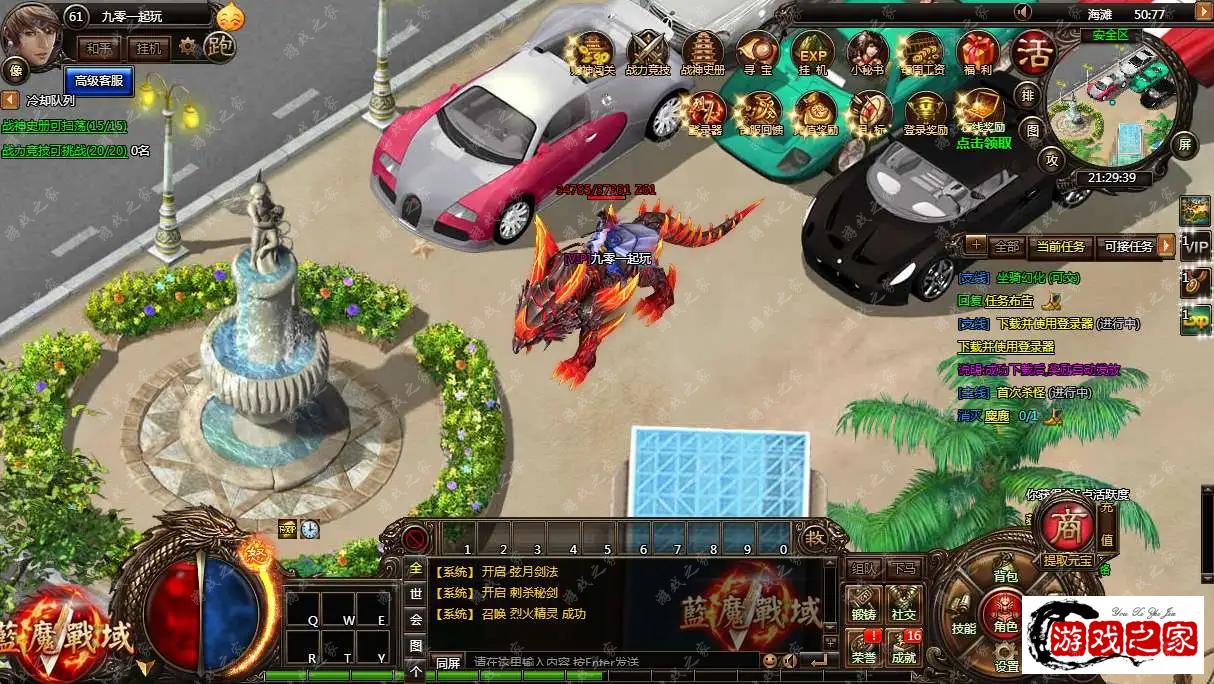This screenshot has width=1214, height=684.
Task: Open the 小秘书 assistant icon
Action: [867, 52]
